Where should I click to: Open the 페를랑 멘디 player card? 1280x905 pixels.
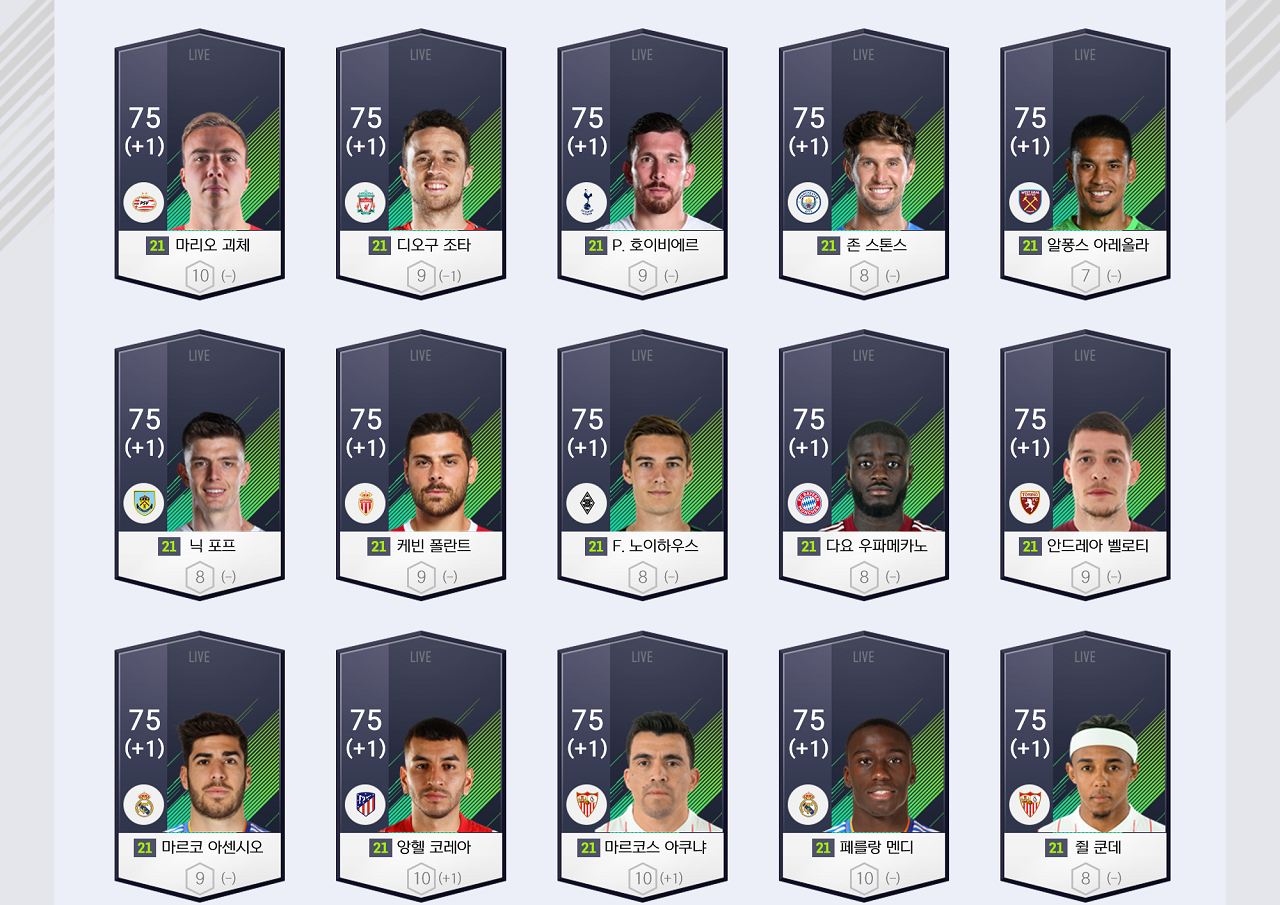(864, 767)
